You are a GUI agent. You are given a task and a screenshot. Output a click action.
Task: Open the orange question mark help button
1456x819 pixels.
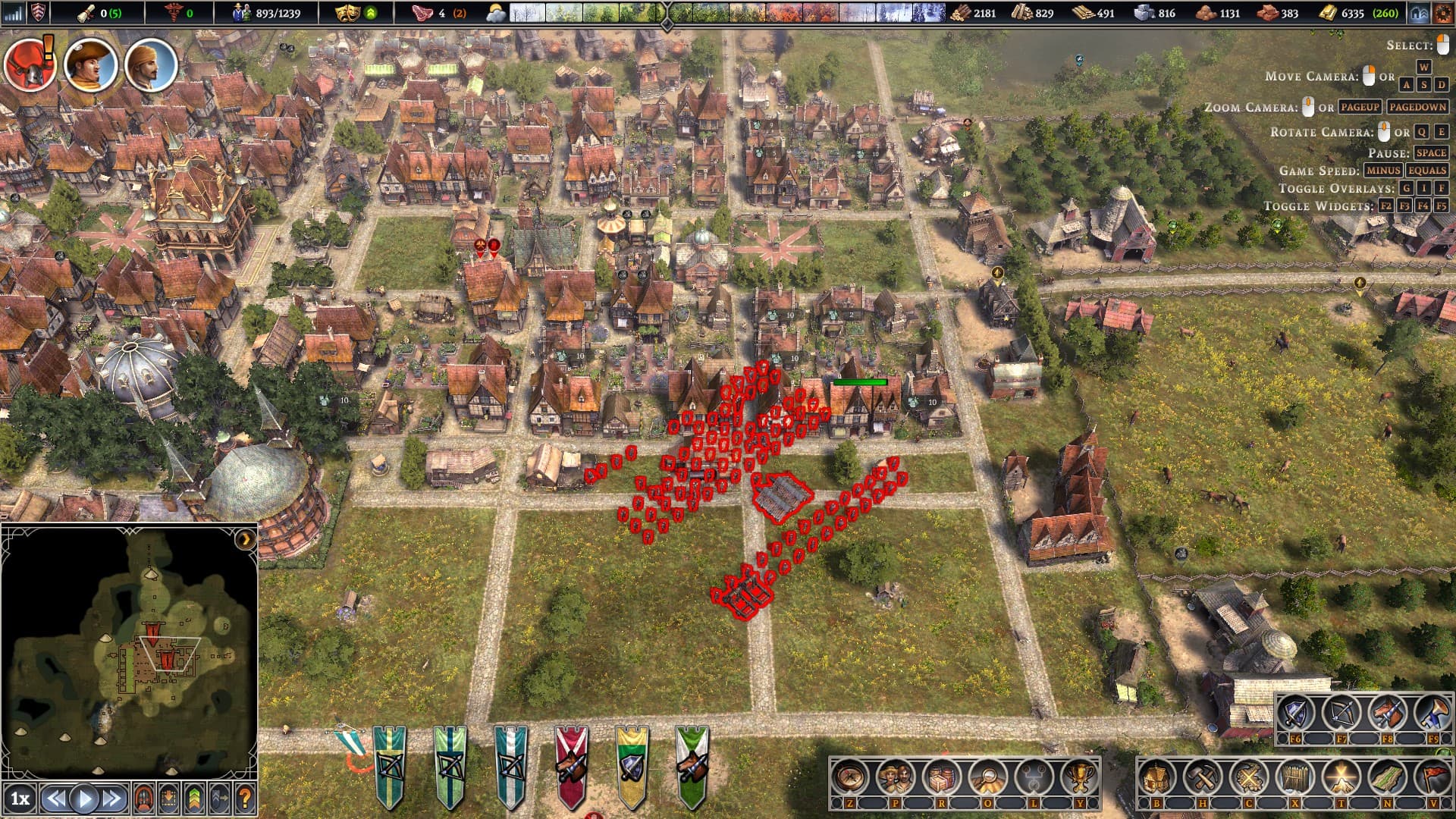click(x=244, y=799)
